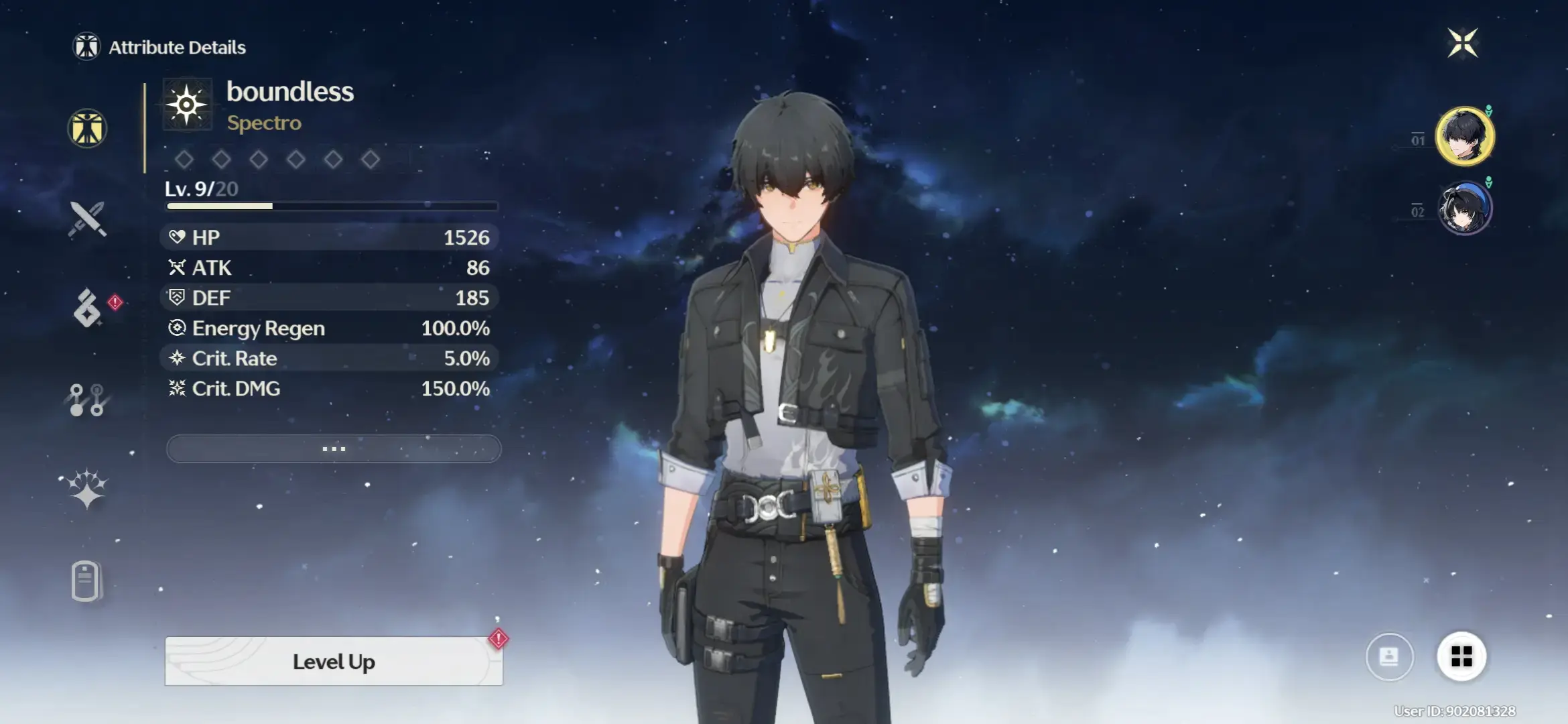Open the four-squares character grid button

[x=1461, y=656]
